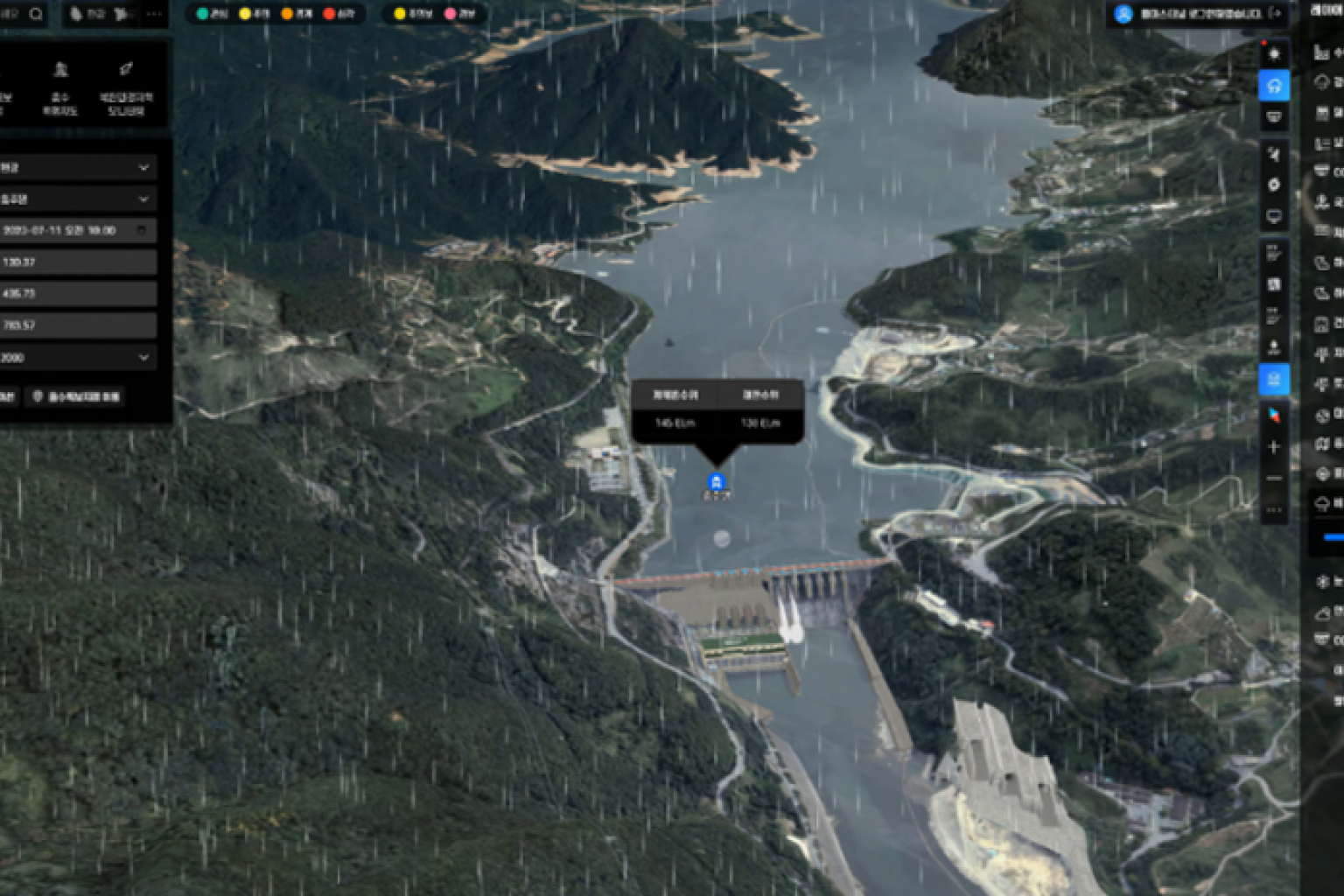
Task: Reset orientation with the compass arrow
Action: point(1274,415)
